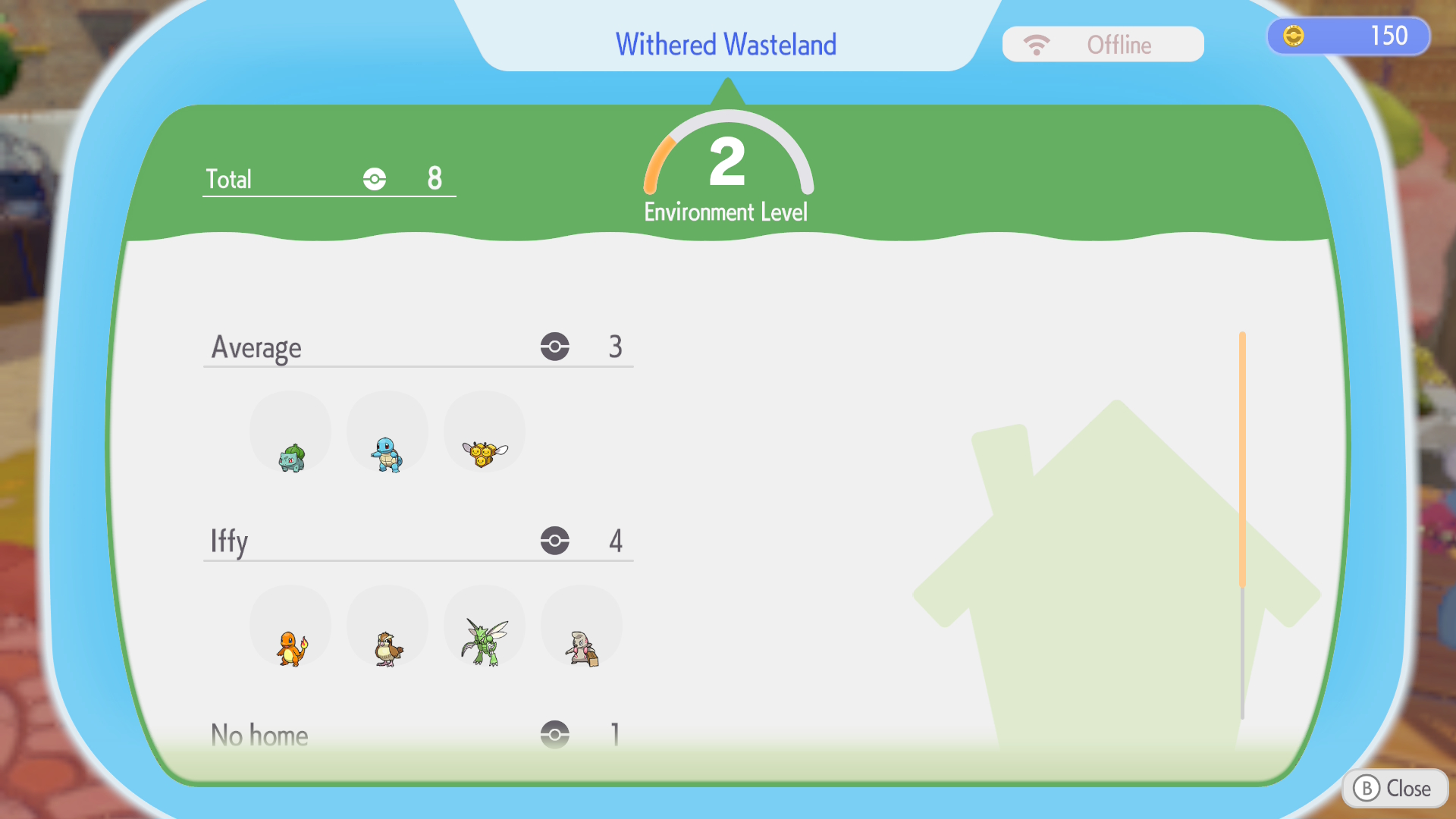Select the Squirtle sprite under Average
Image resolution: width=1456 pixels, height=819 pixels.
(x=388, y=452)
